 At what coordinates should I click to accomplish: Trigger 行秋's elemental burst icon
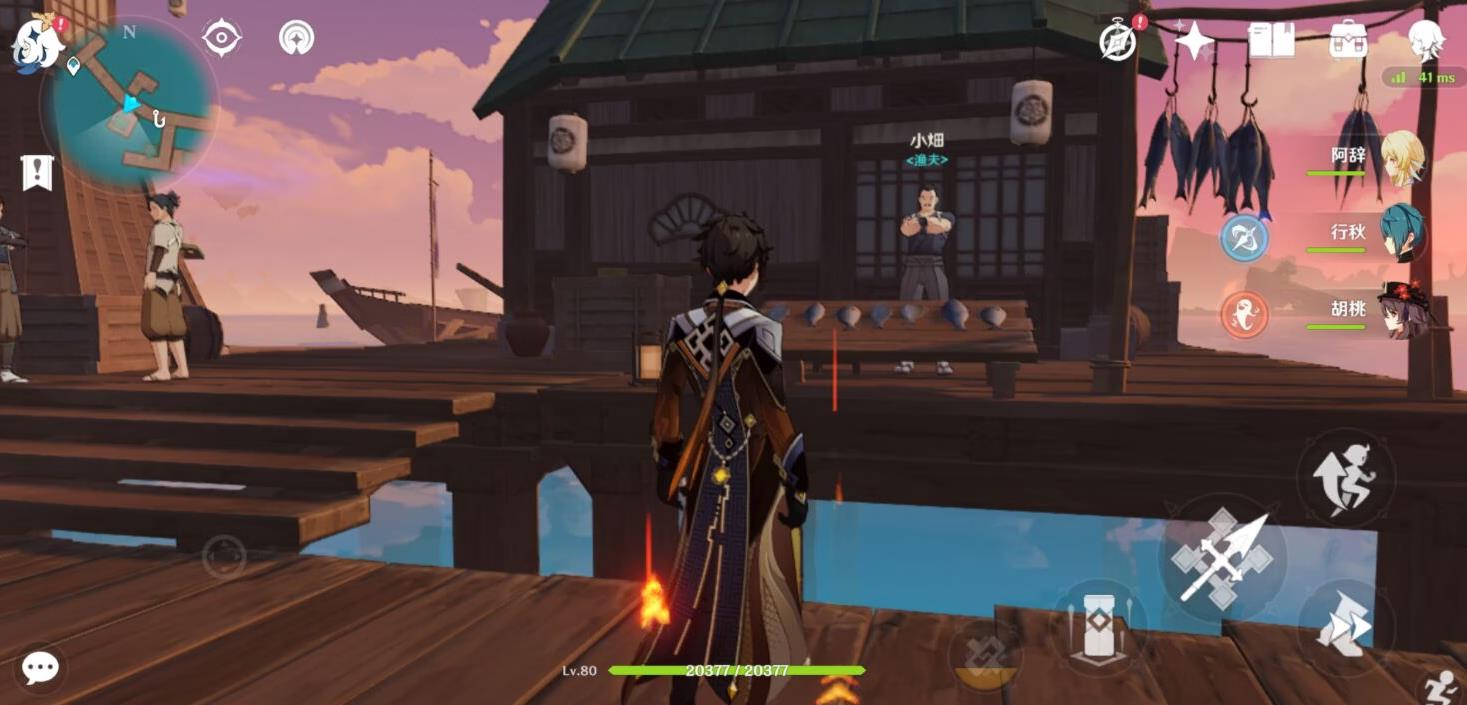point(1245,238)
